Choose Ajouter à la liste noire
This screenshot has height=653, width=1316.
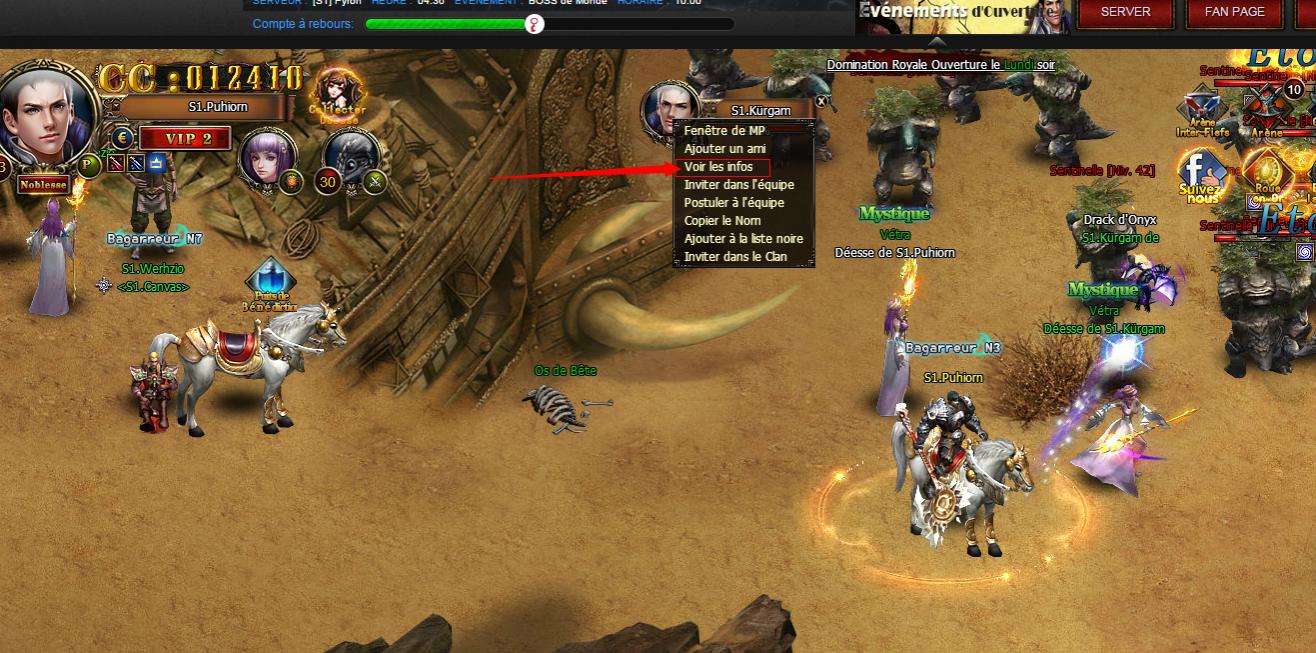tap(743, 239)
